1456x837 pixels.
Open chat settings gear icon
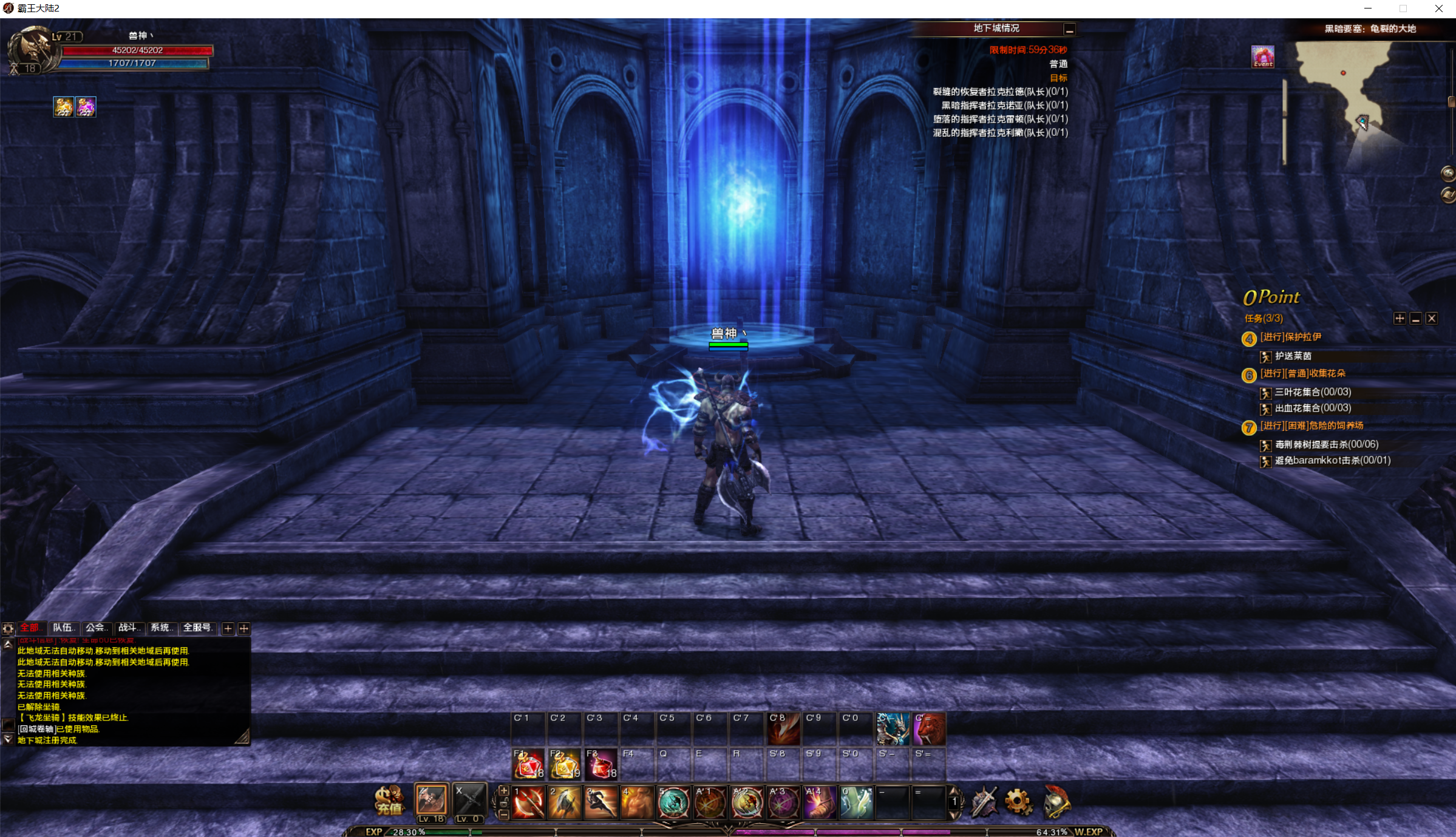[8, 629]
